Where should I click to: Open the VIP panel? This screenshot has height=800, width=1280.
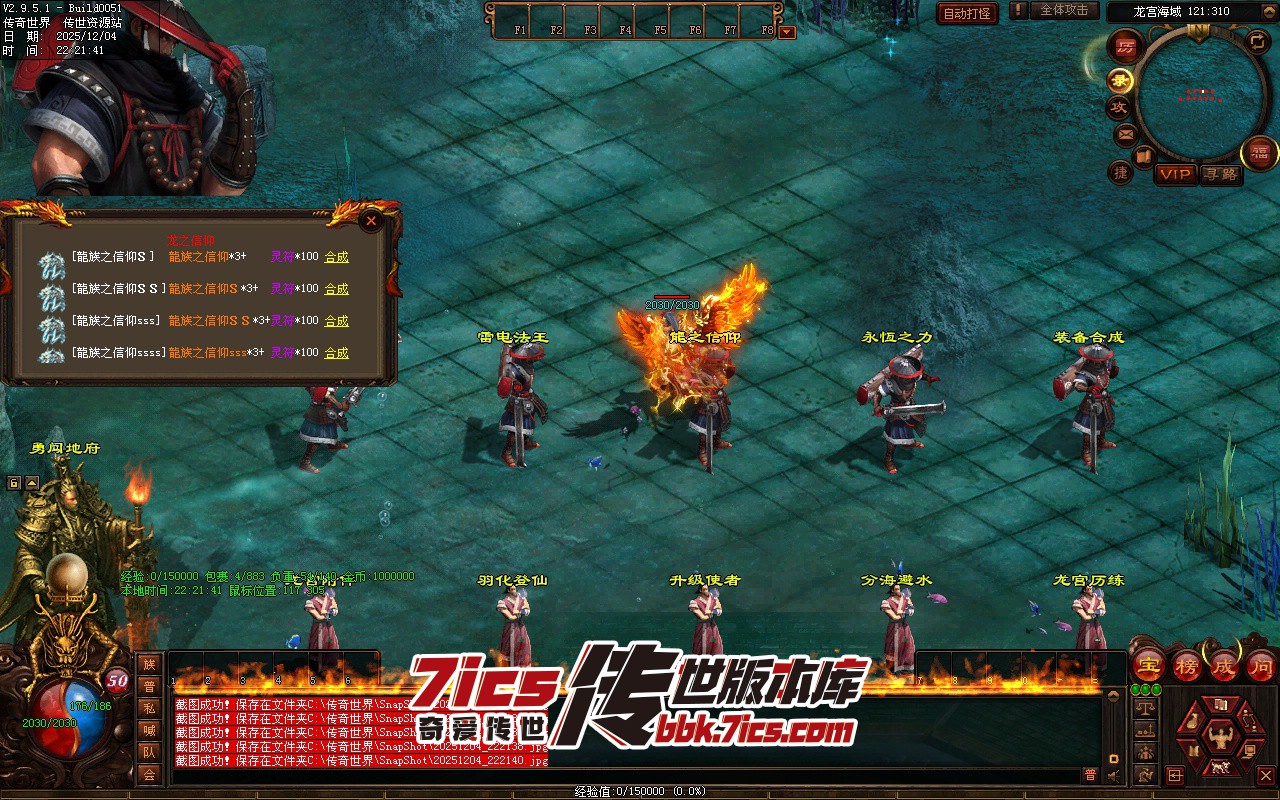1175,174
